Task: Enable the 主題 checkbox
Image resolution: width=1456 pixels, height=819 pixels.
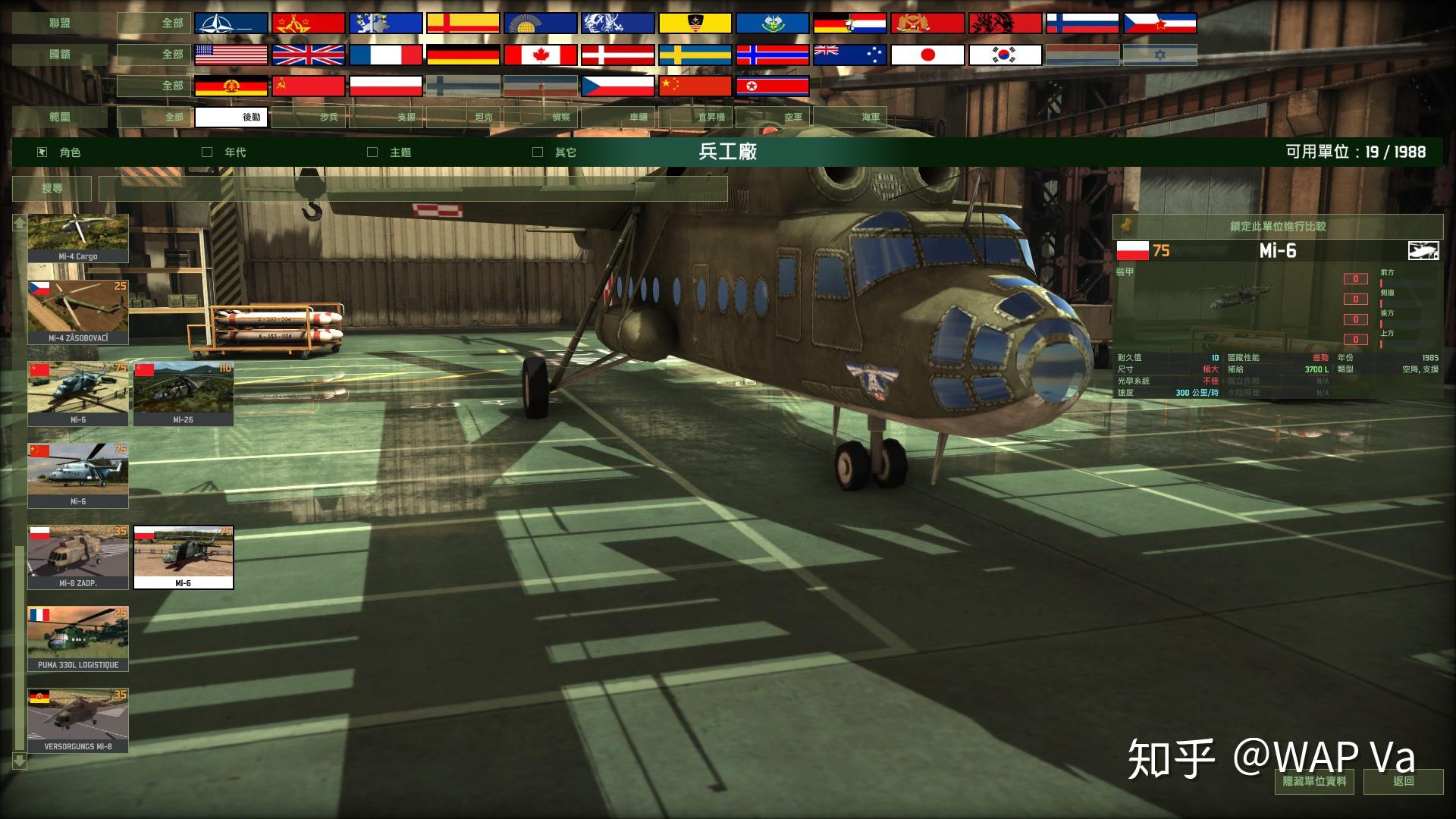Action: (x=372, y=152)
